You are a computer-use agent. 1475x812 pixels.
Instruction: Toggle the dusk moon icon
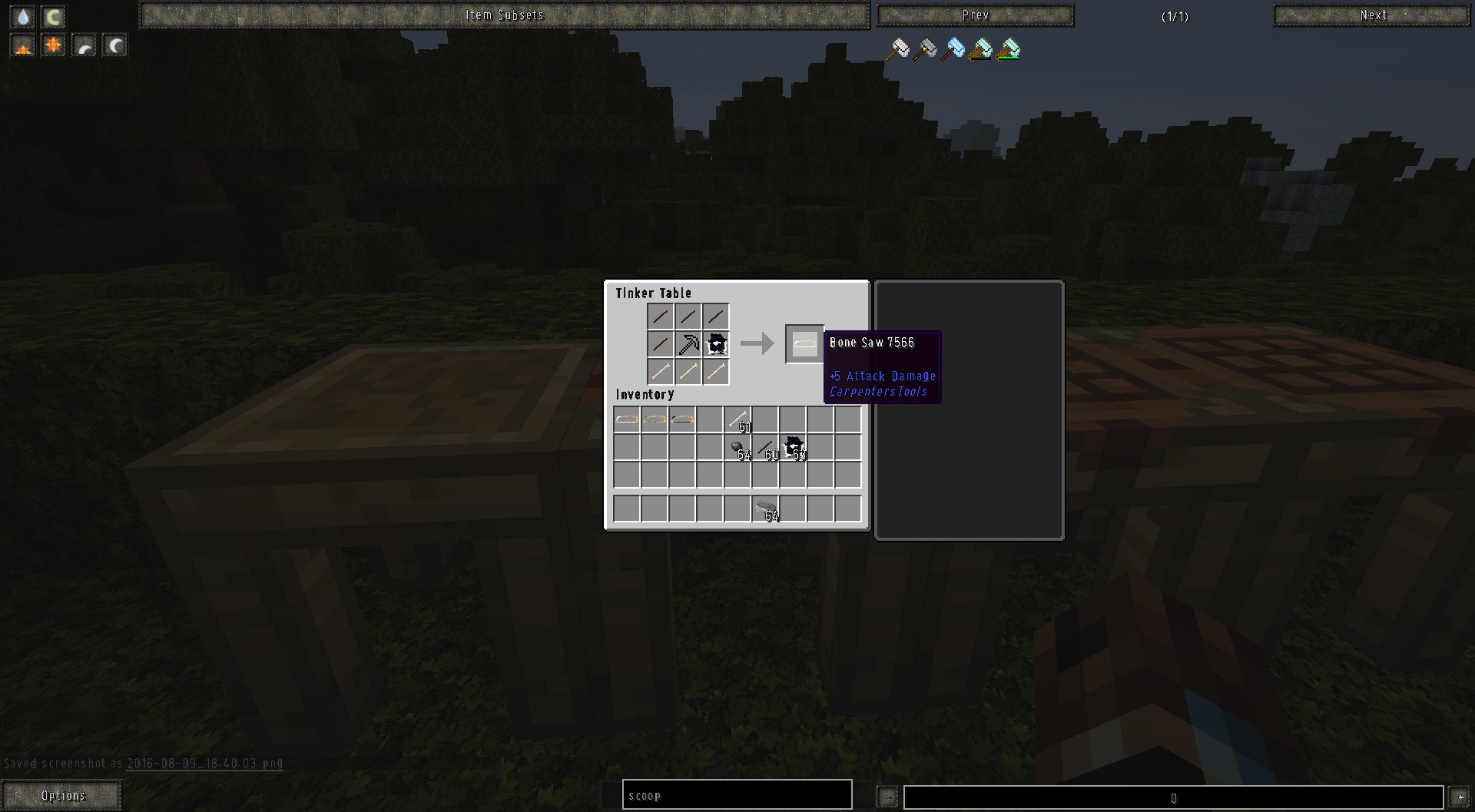tap(84, 45)
